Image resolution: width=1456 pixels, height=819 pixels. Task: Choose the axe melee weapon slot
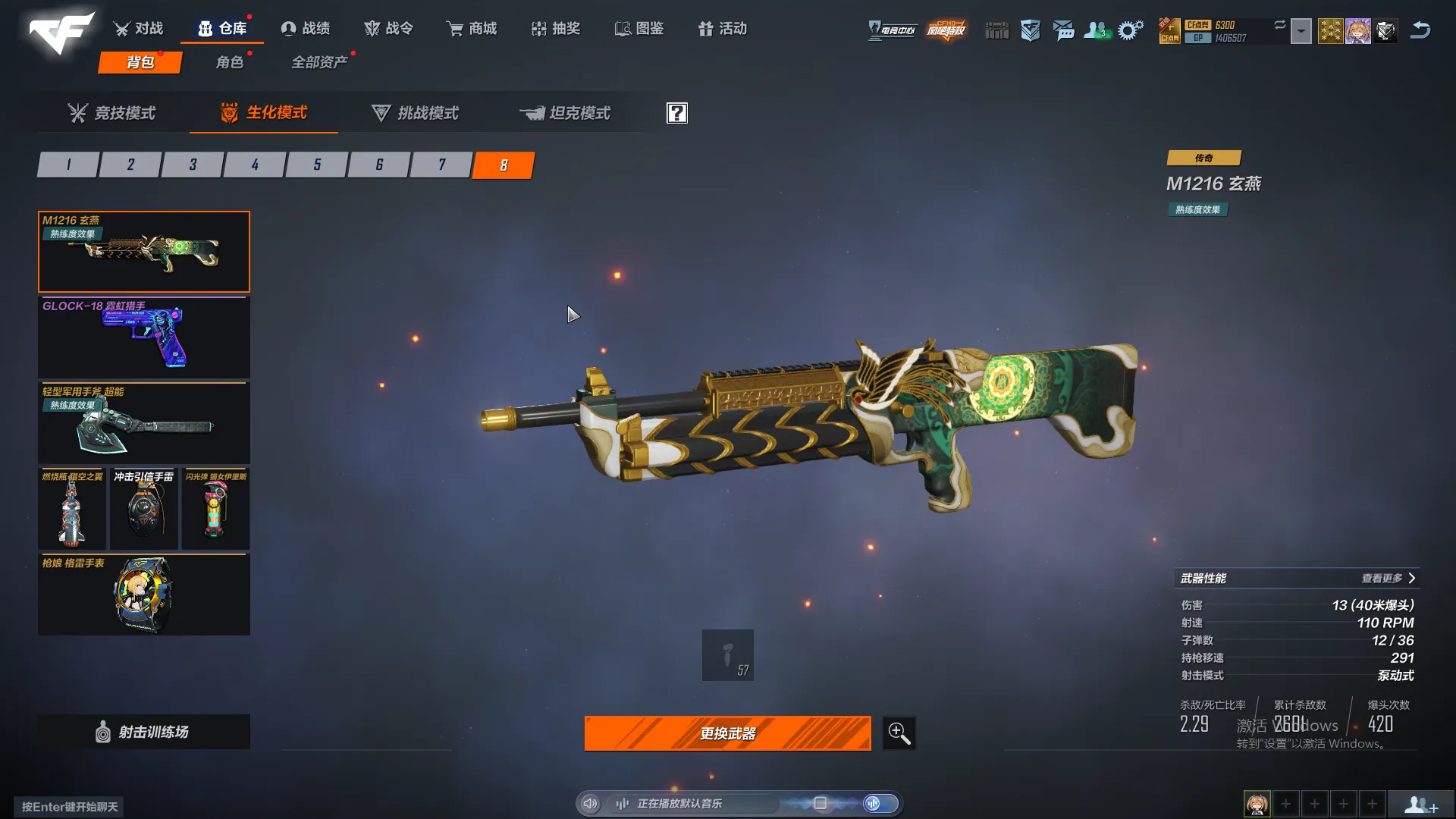144,423
